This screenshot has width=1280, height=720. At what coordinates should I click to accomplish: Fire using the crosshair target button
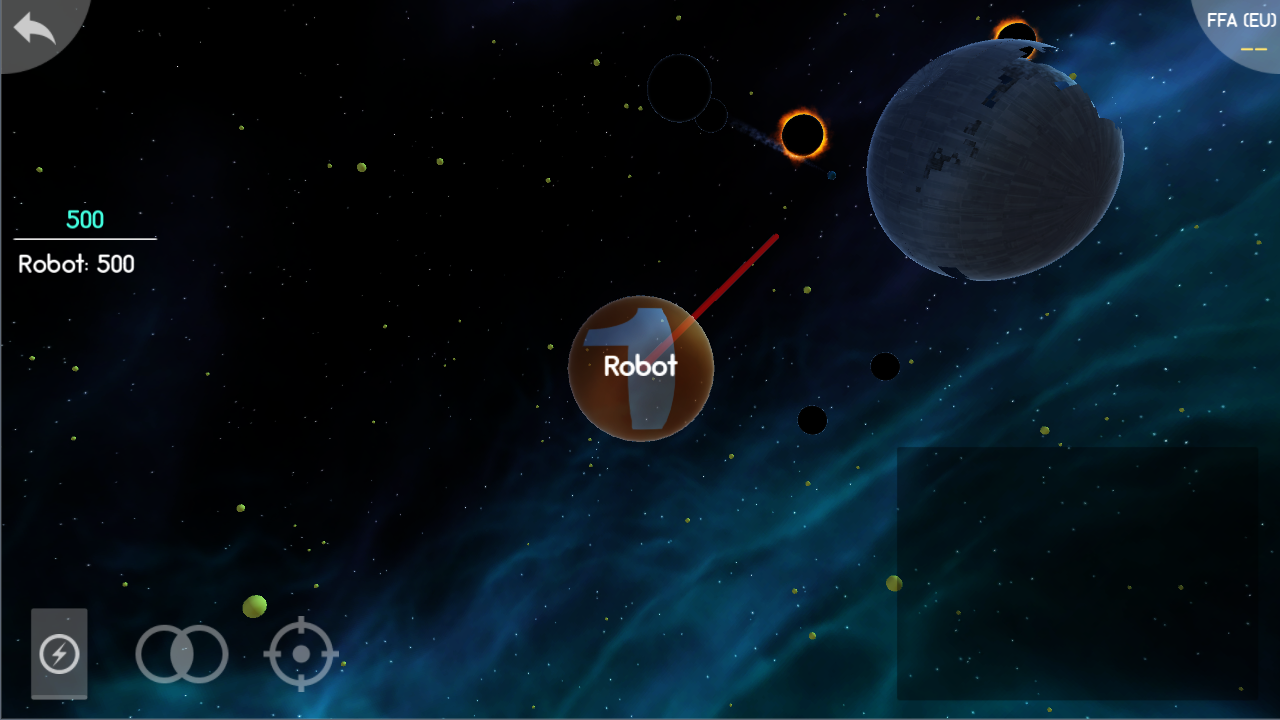point(301,655)
